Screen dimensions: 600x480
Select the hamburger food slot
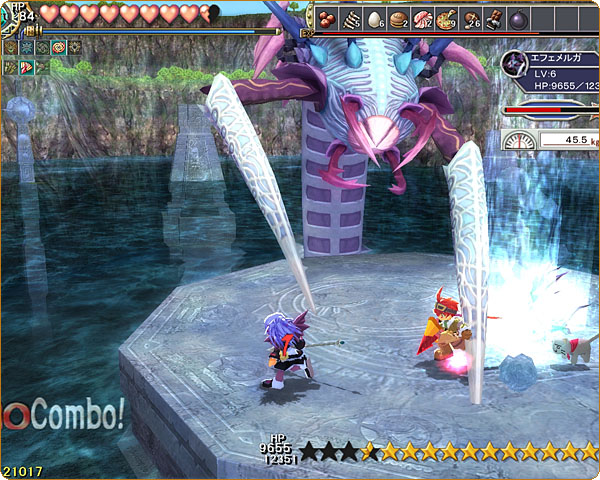pos(398,18)
